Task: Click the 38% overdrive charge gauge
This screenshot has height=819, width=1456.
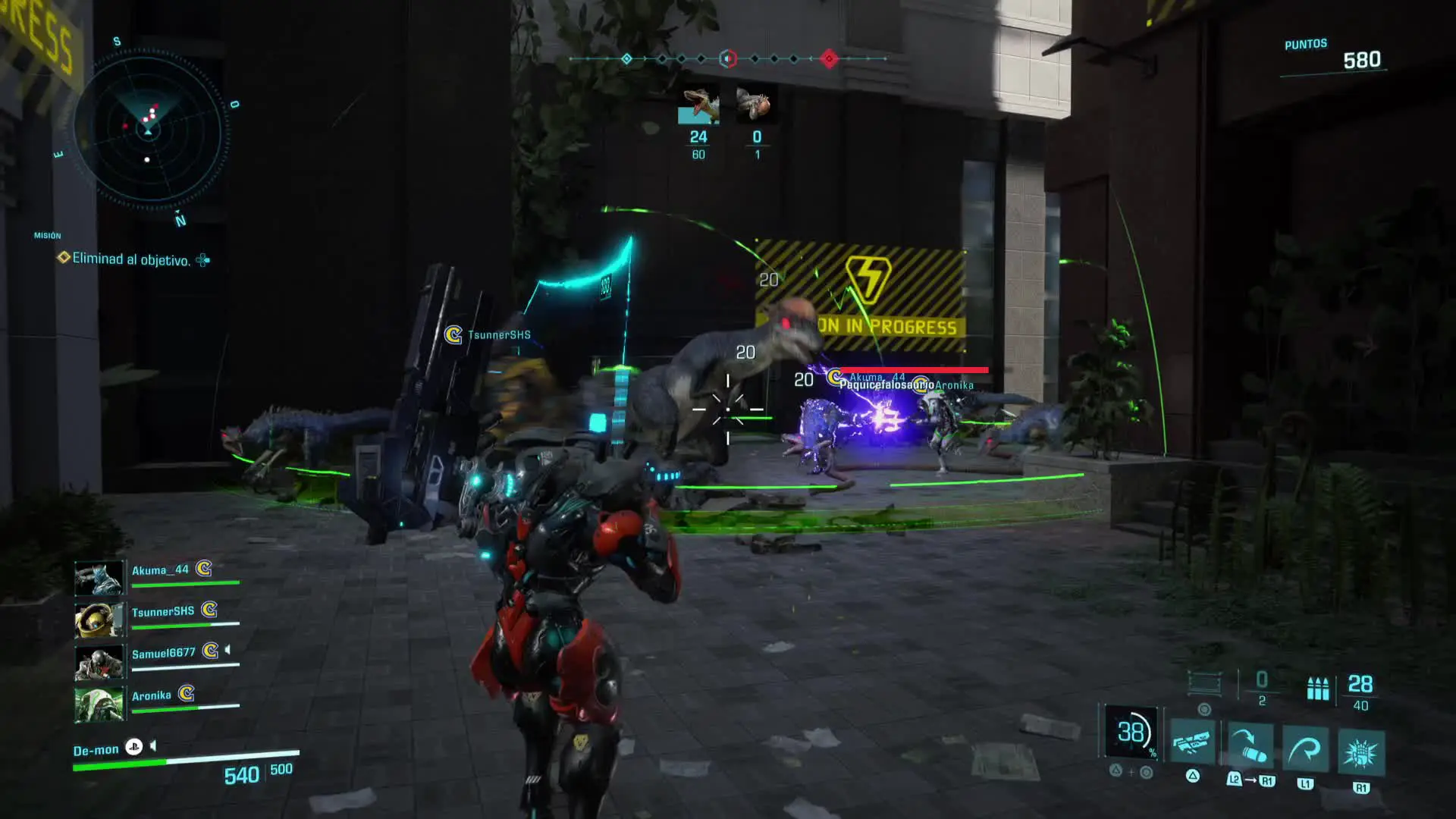Action: point(1131,732)
